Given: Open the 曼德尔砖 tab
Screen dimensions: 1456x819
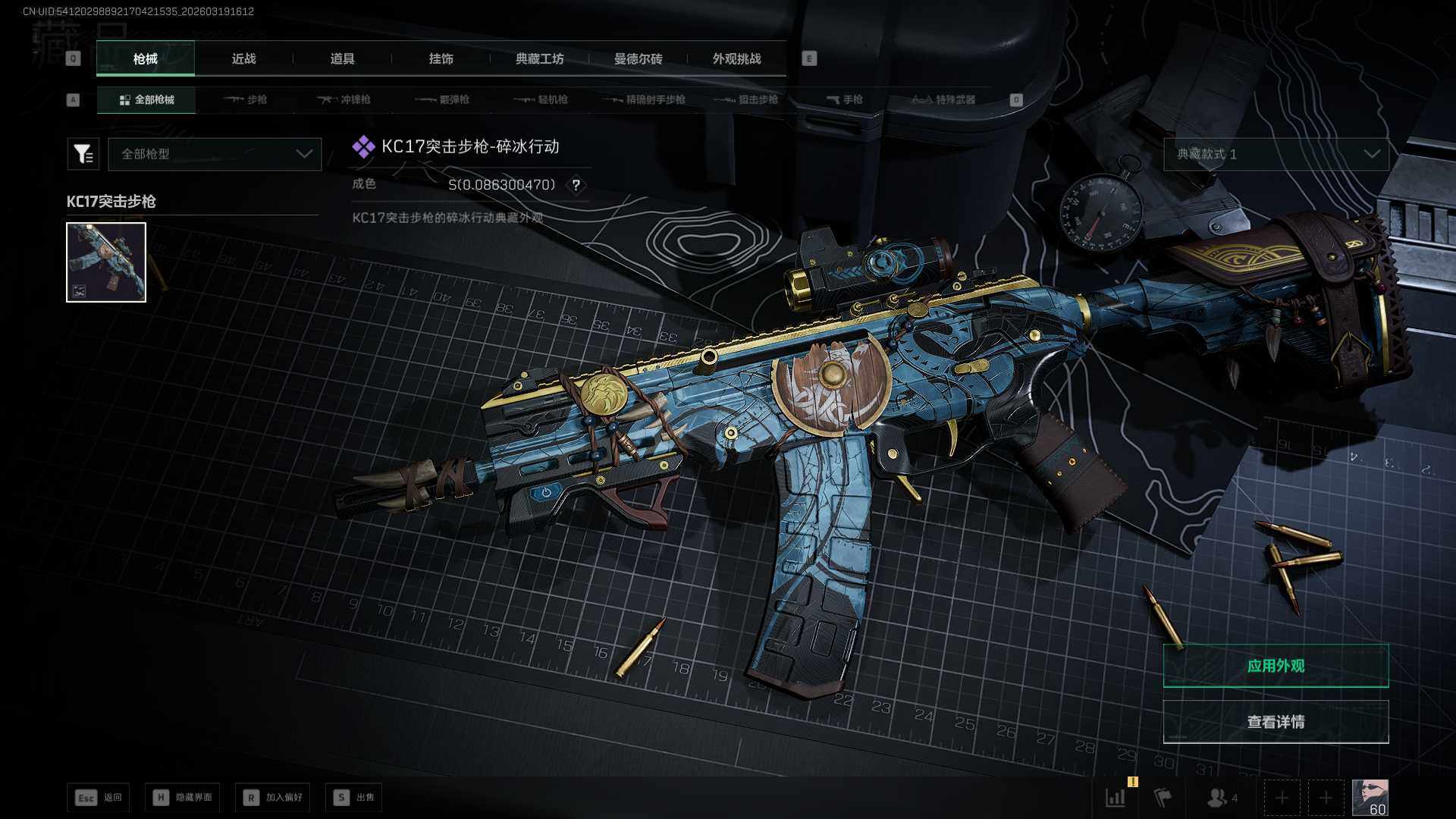Looking at the screenshot, I should tap(638, 59).
